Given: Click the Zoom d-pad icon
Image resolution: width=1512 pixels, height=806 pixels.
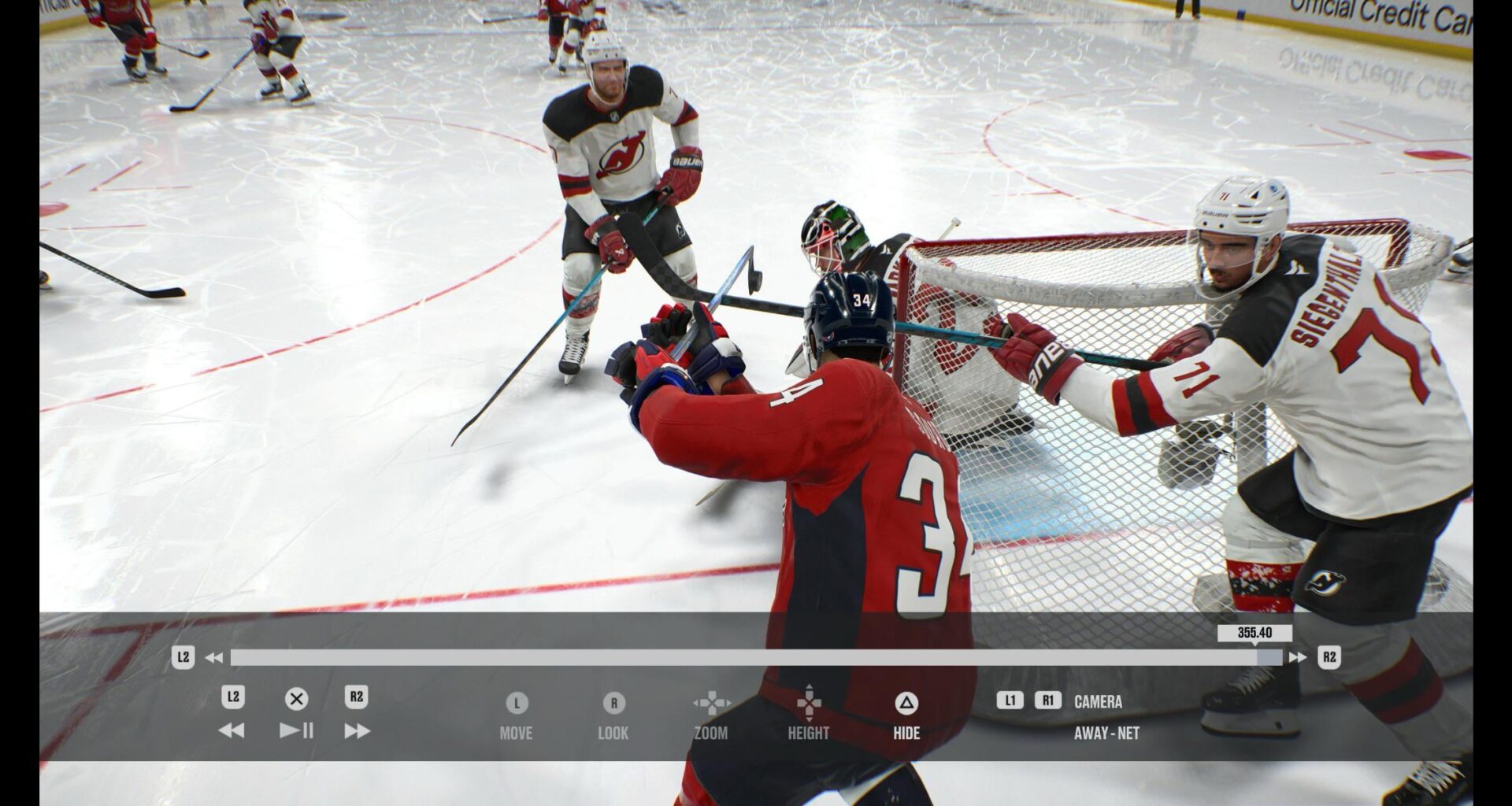Looking at the screenshot, I should pos(713,704).
